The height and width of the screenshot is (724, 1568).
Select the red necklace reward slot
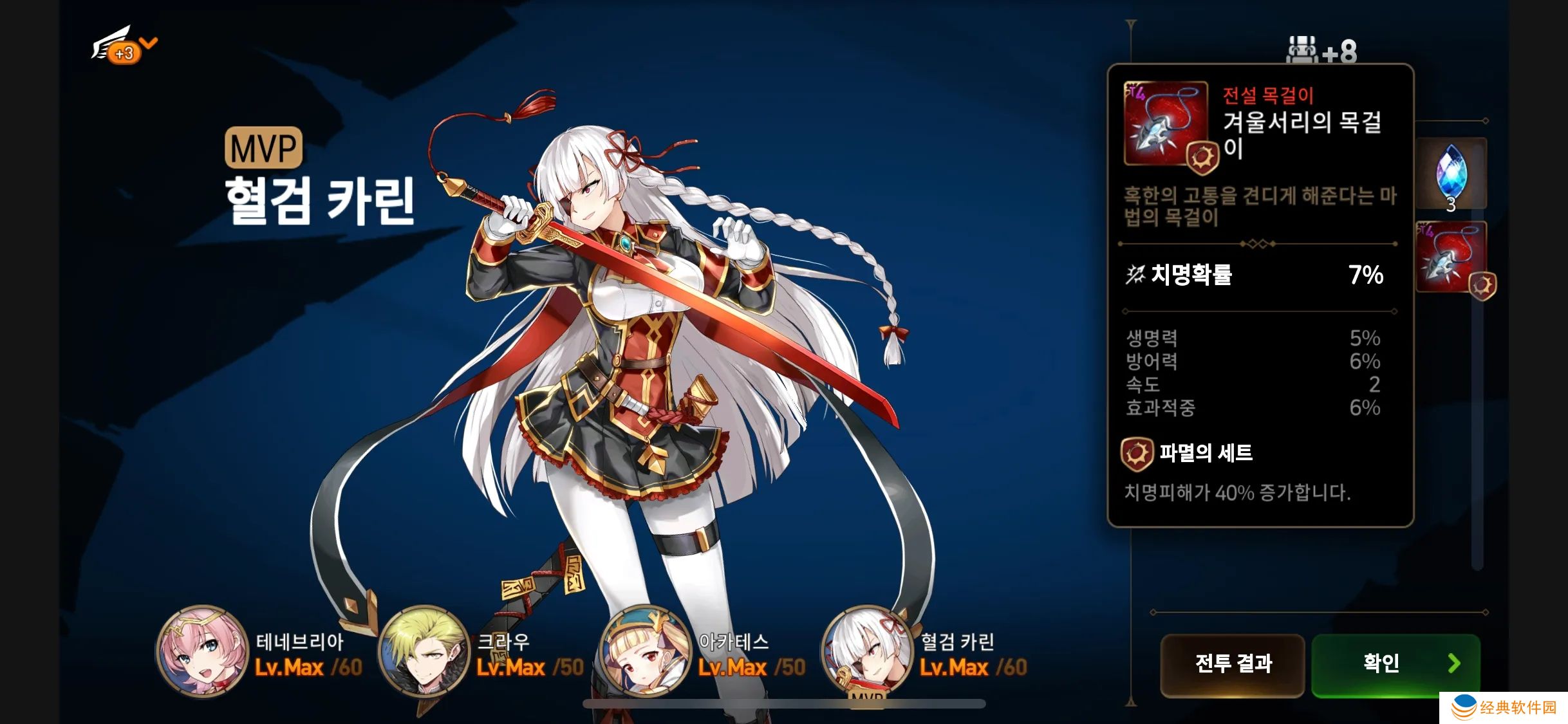pos(1451,257)
